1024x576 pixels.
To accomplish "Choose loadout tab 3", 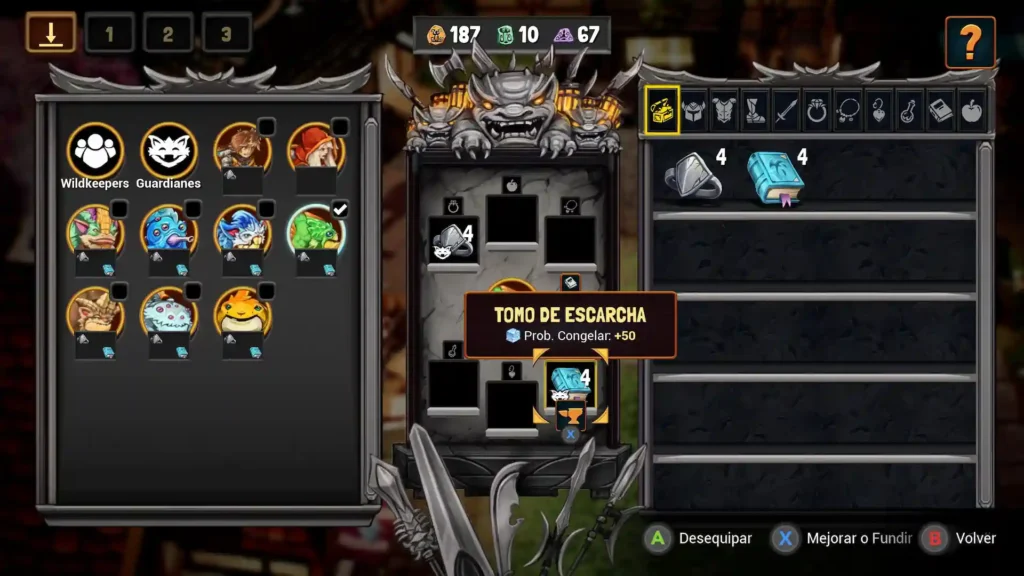I will pos(226,34).
